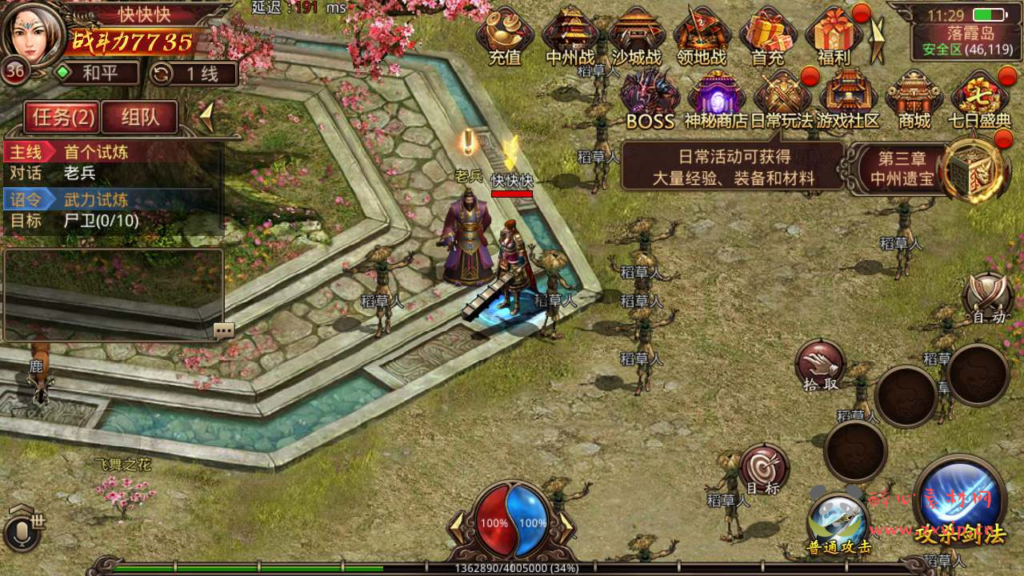
Task: Switch to the 任务(2) quest tab
Action: click(63, 117)
